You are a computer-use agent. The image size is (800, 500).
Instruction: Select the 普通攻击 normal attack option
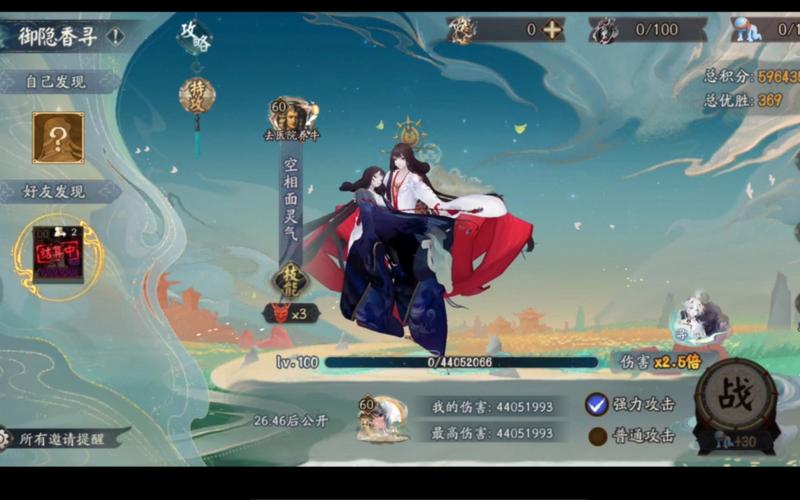pyautogui.click(x=597, y=436)
